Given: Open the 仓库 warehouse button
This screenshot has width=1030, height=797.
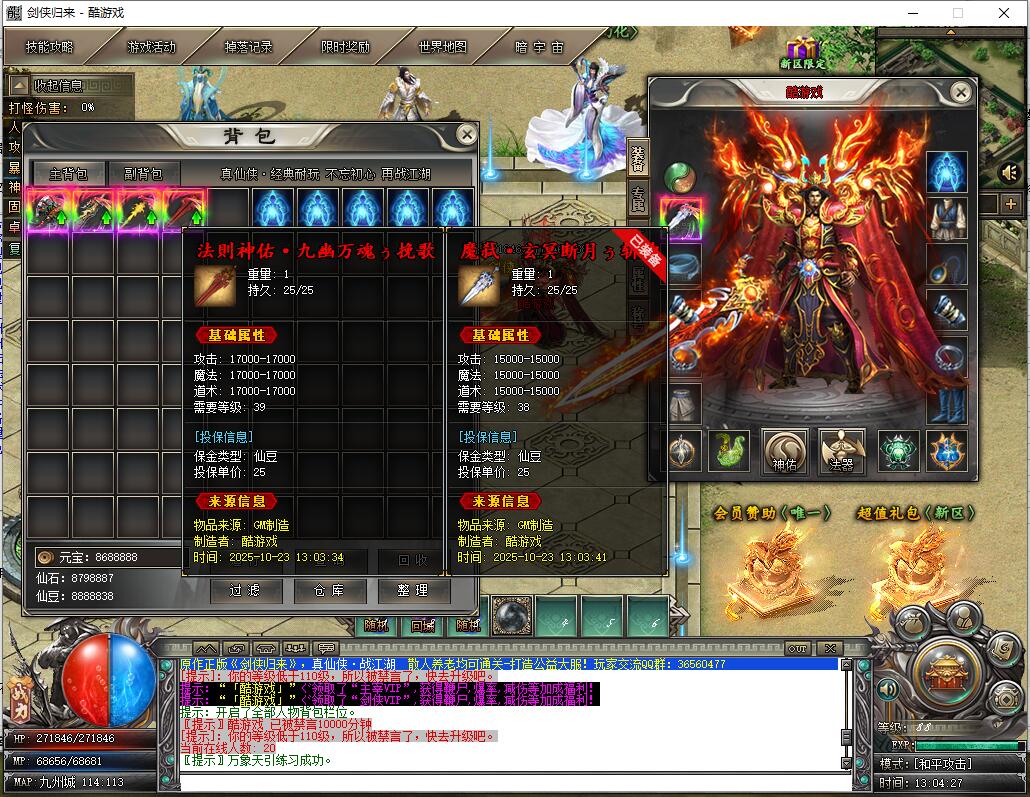Looking at the screenshot, I should click(329, 591).
